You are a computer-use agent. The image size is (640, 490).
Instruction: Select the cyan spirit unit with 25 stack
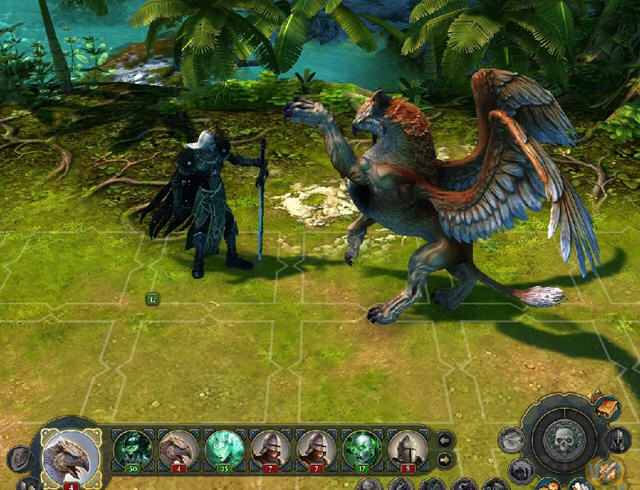[x=224, y=448]
